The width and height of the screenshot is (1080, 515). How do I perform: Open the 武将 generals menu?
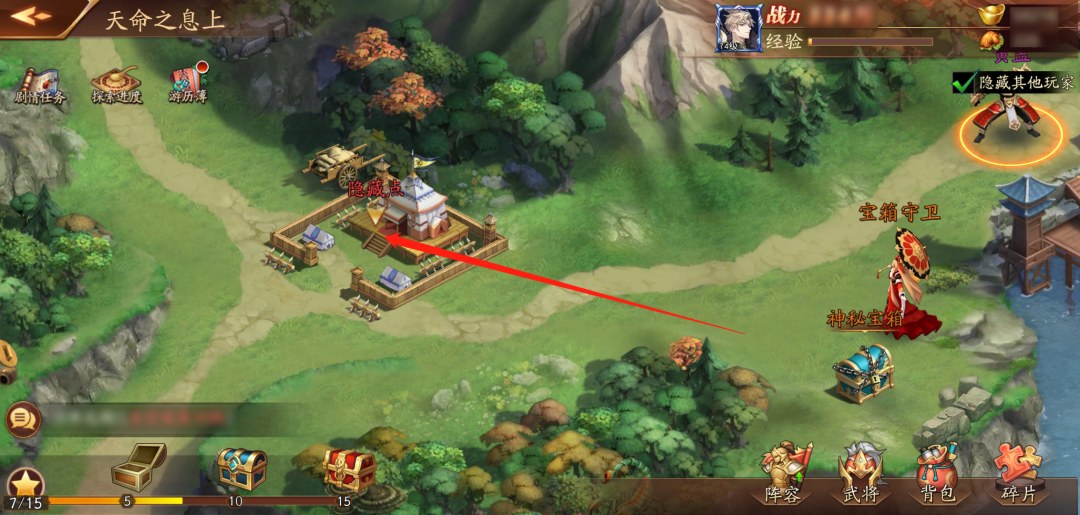tap(862, 472)
